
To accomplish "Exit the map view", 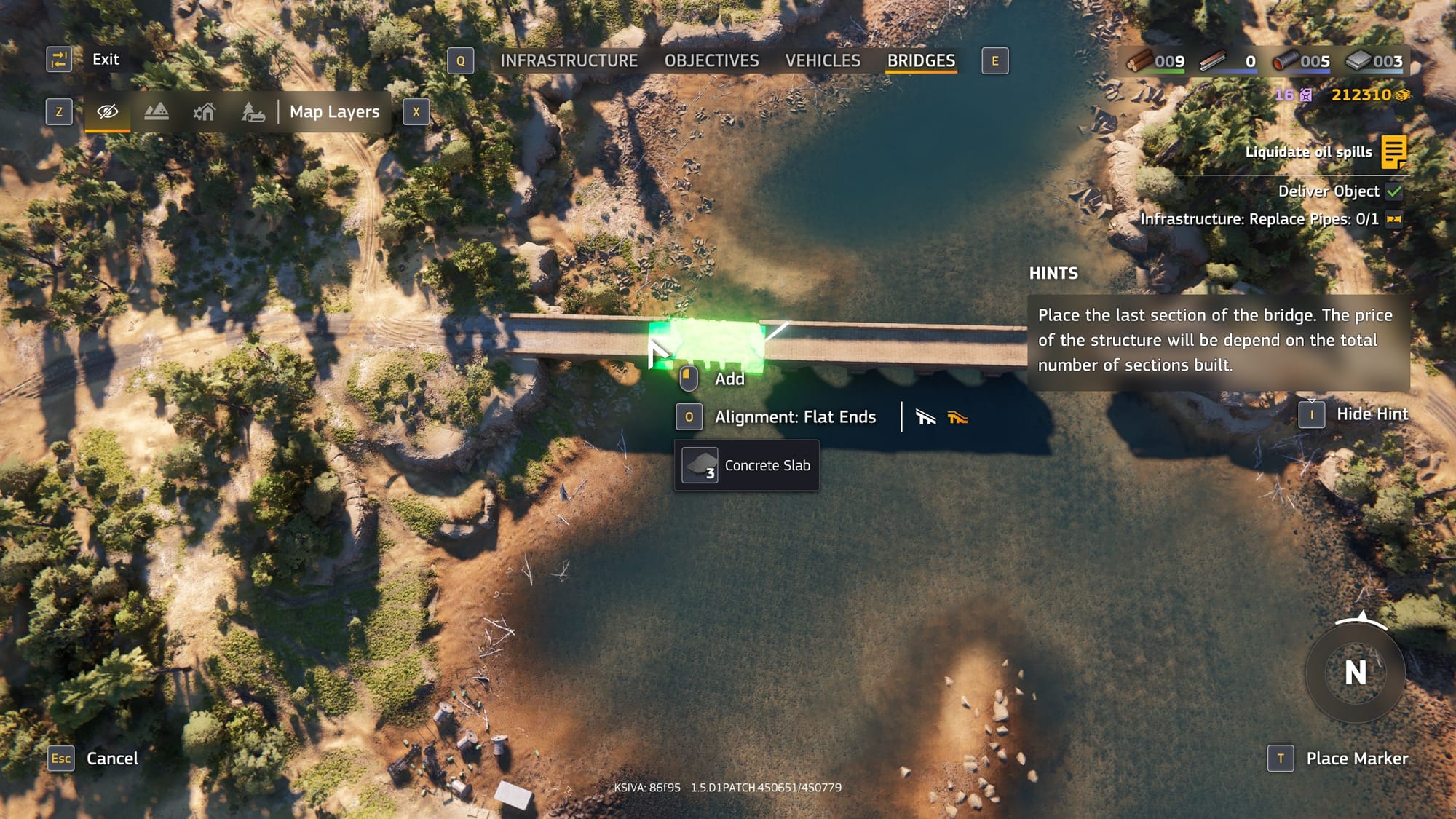I will pos(105,60).
